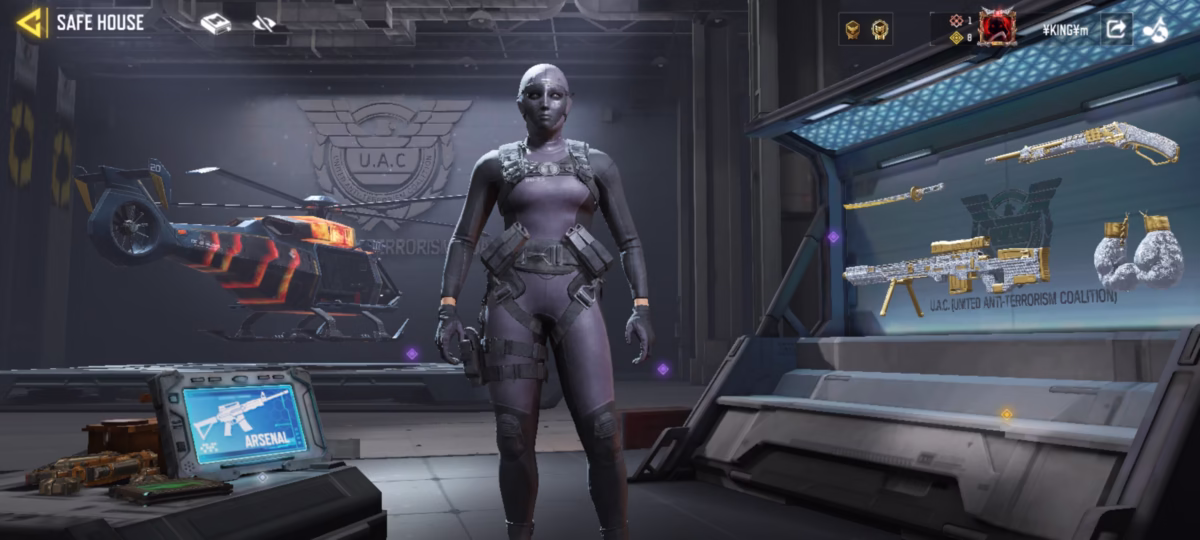Image resolution: width=1200 pixels, height=540 pixels.
Task: Go back from the Safe House screen
Action: [x=31, y=22]
